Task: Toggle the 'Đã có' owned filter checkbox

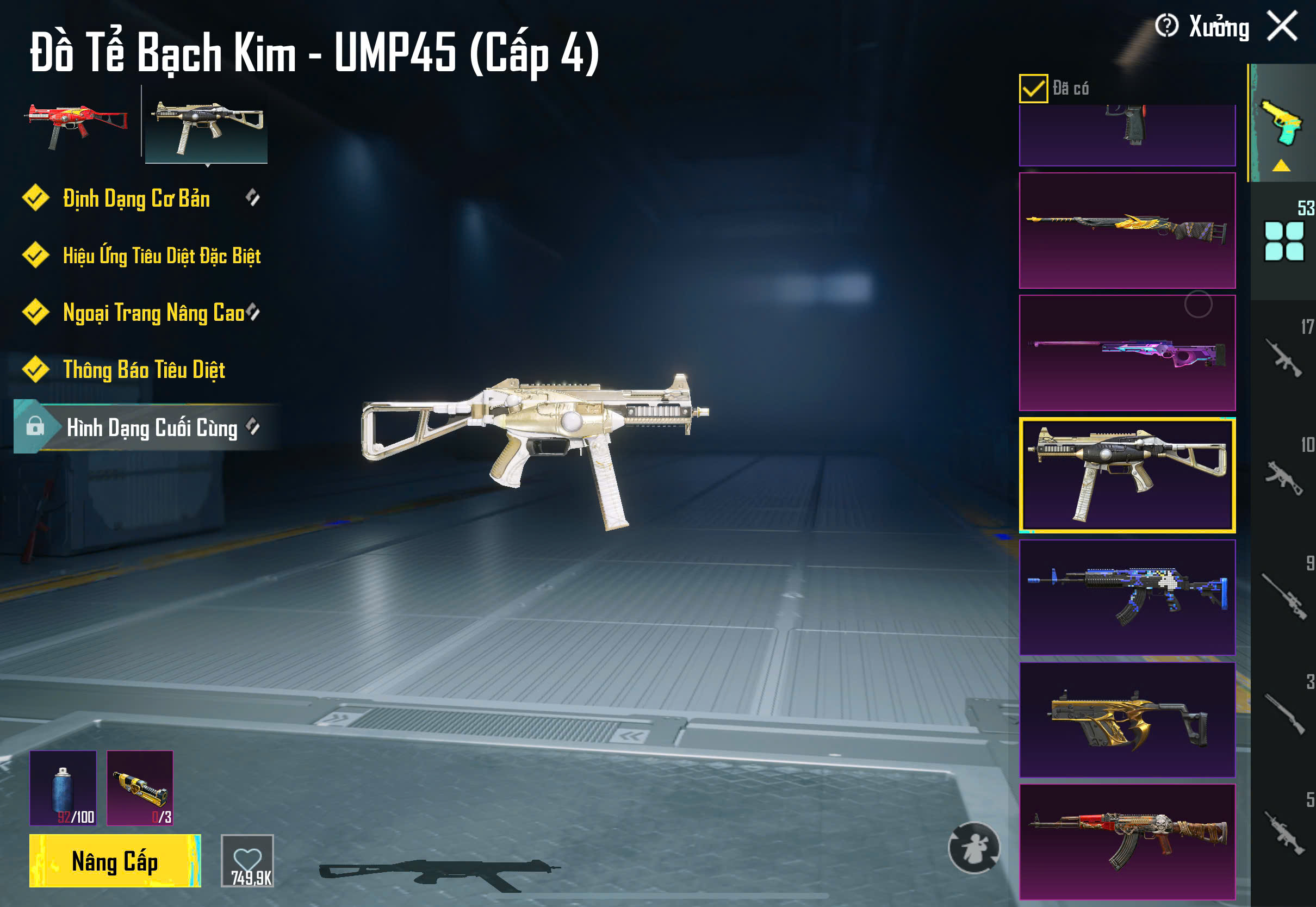Action: pos(1033,89)
